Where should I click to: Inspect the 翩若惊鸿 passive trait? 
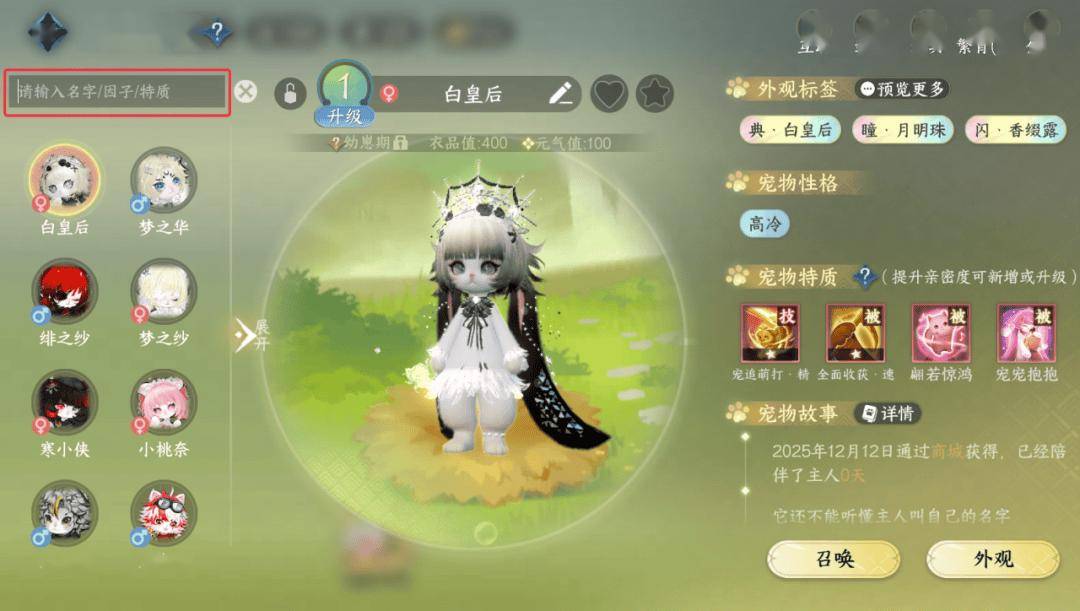tap(941, 333)
